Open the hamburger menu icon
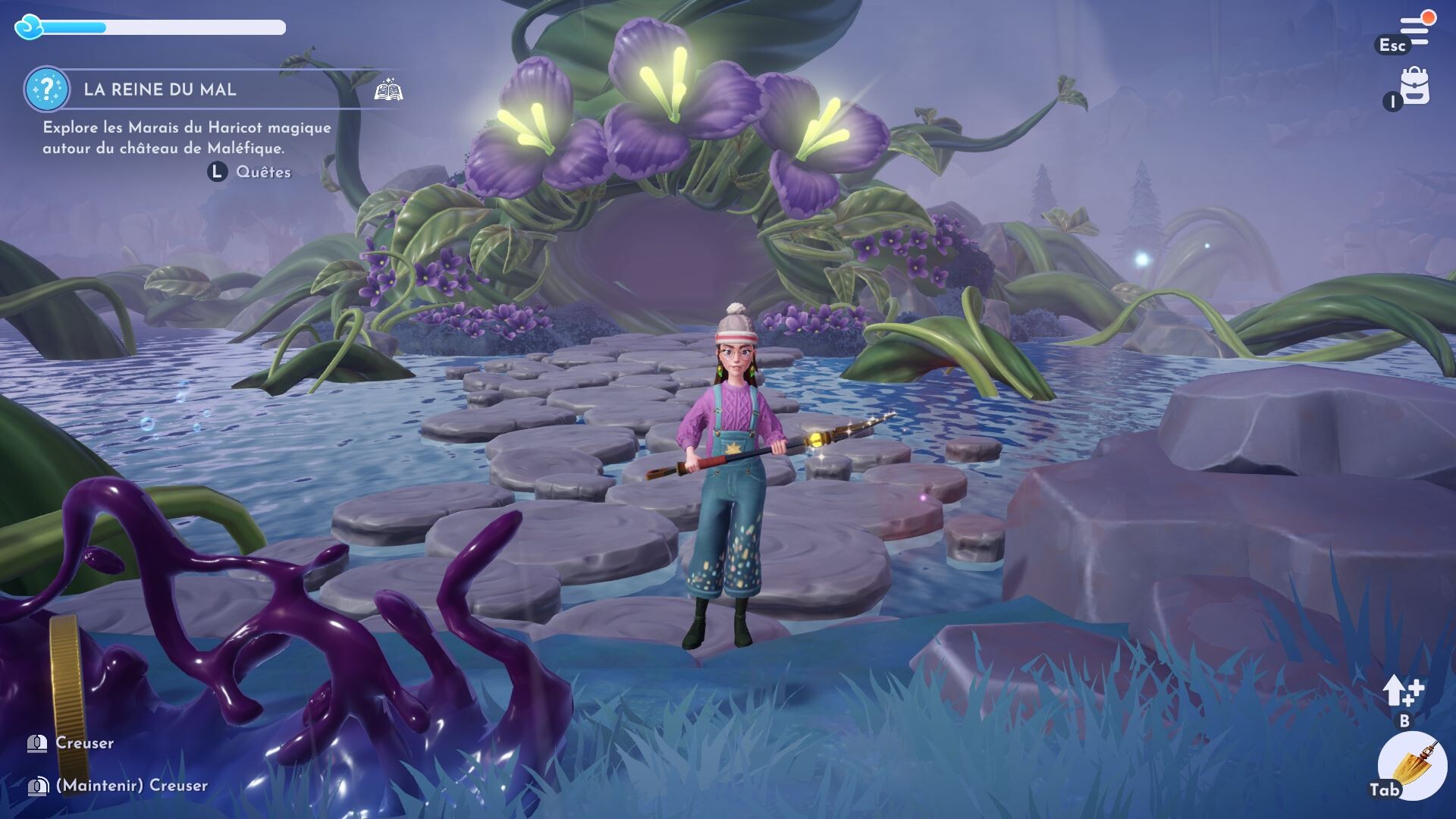1456x819 pixels. [x=1415, y=29]
